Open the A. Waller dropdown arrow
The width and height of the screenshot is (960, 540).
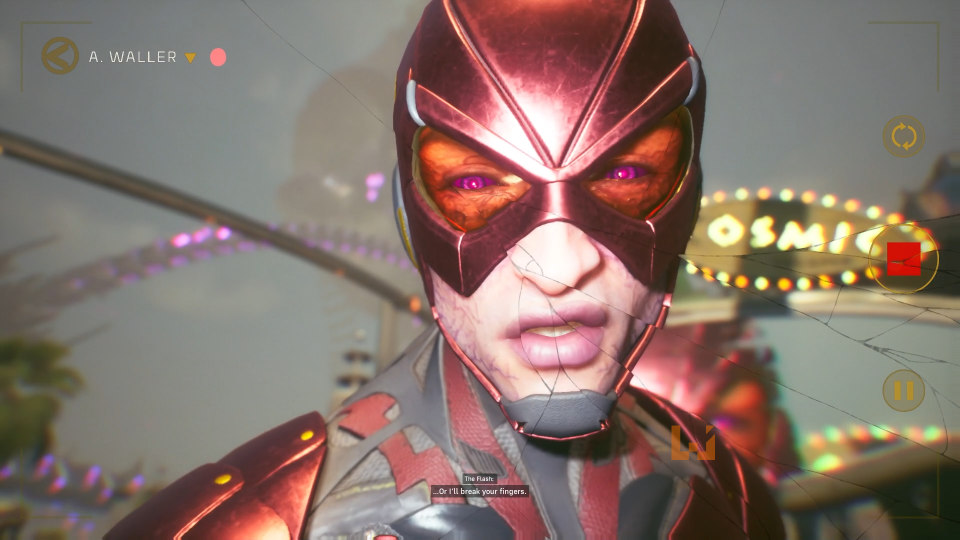click(190, 57)
